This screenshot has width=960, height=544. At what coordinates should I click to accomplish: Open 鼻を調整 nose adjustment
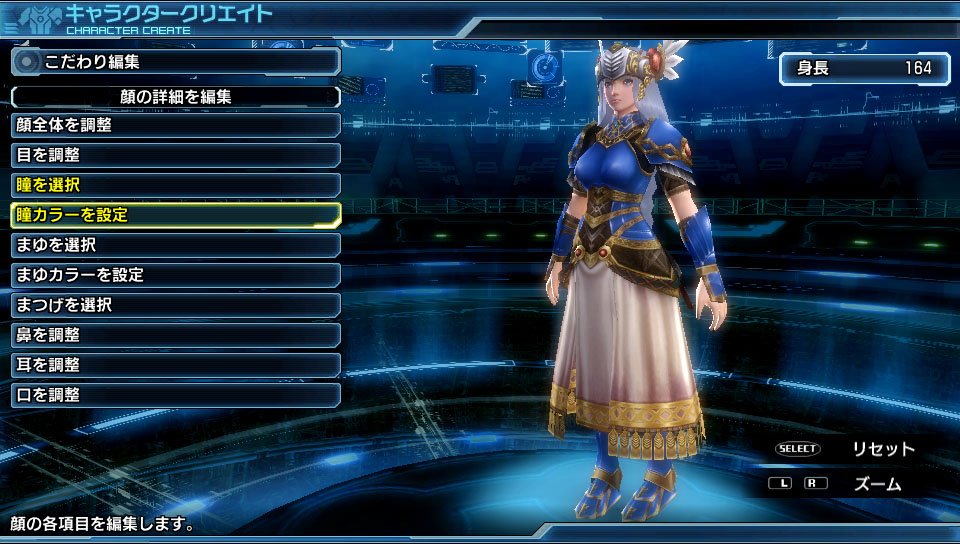[x=175, y=335]
